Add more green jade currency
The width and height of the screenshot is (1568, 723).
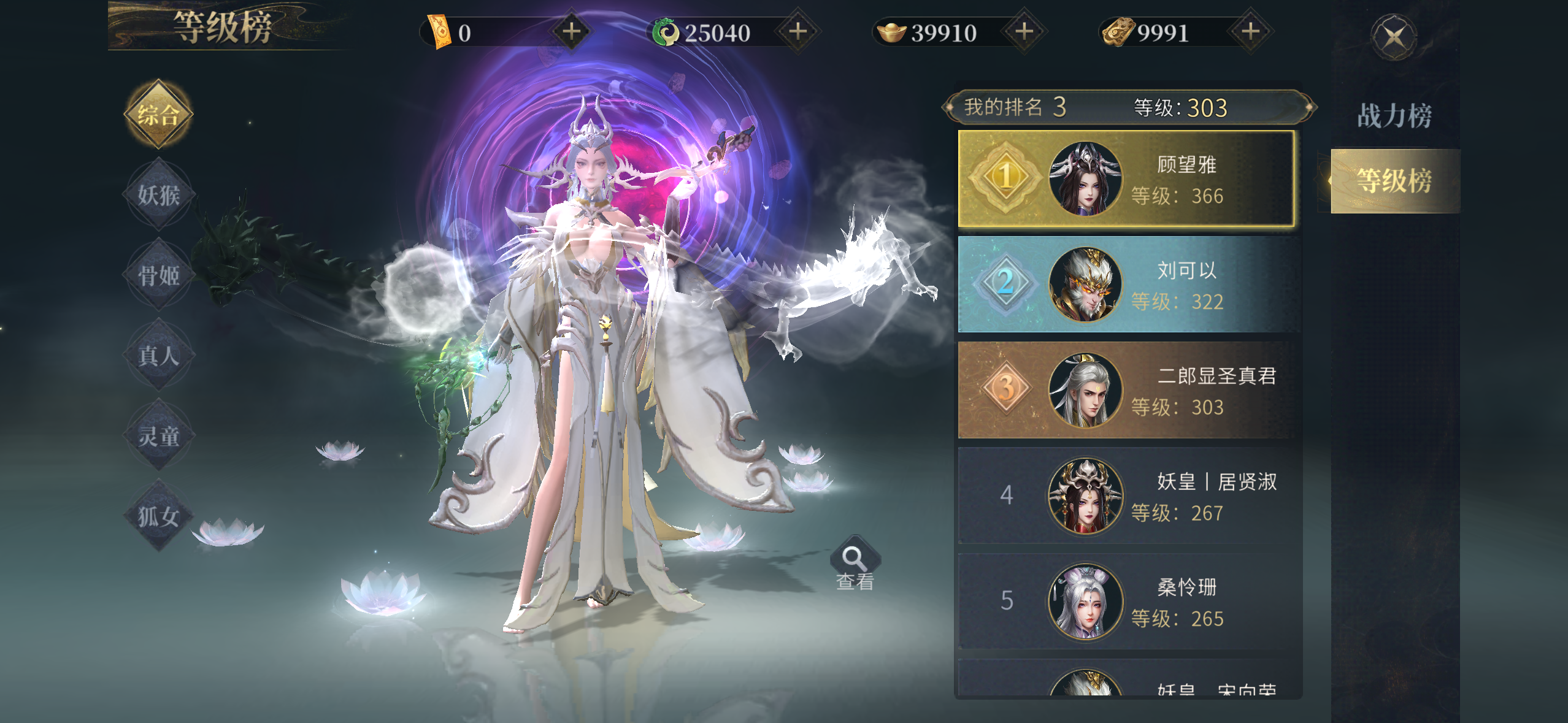[x=797, y=31]
